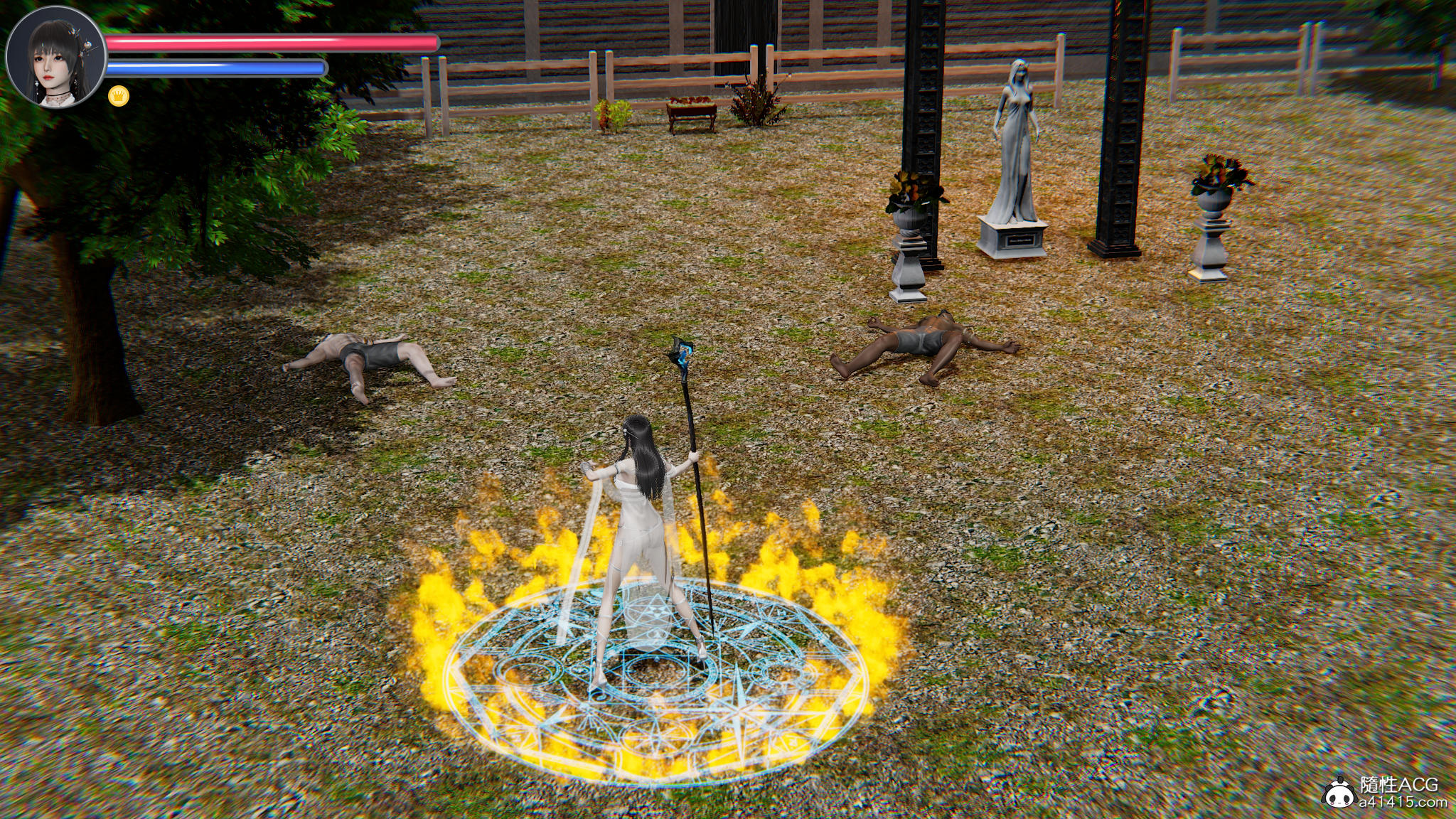Click the character portrait avatar
1456x819 pixels.
tap(55, 60)
